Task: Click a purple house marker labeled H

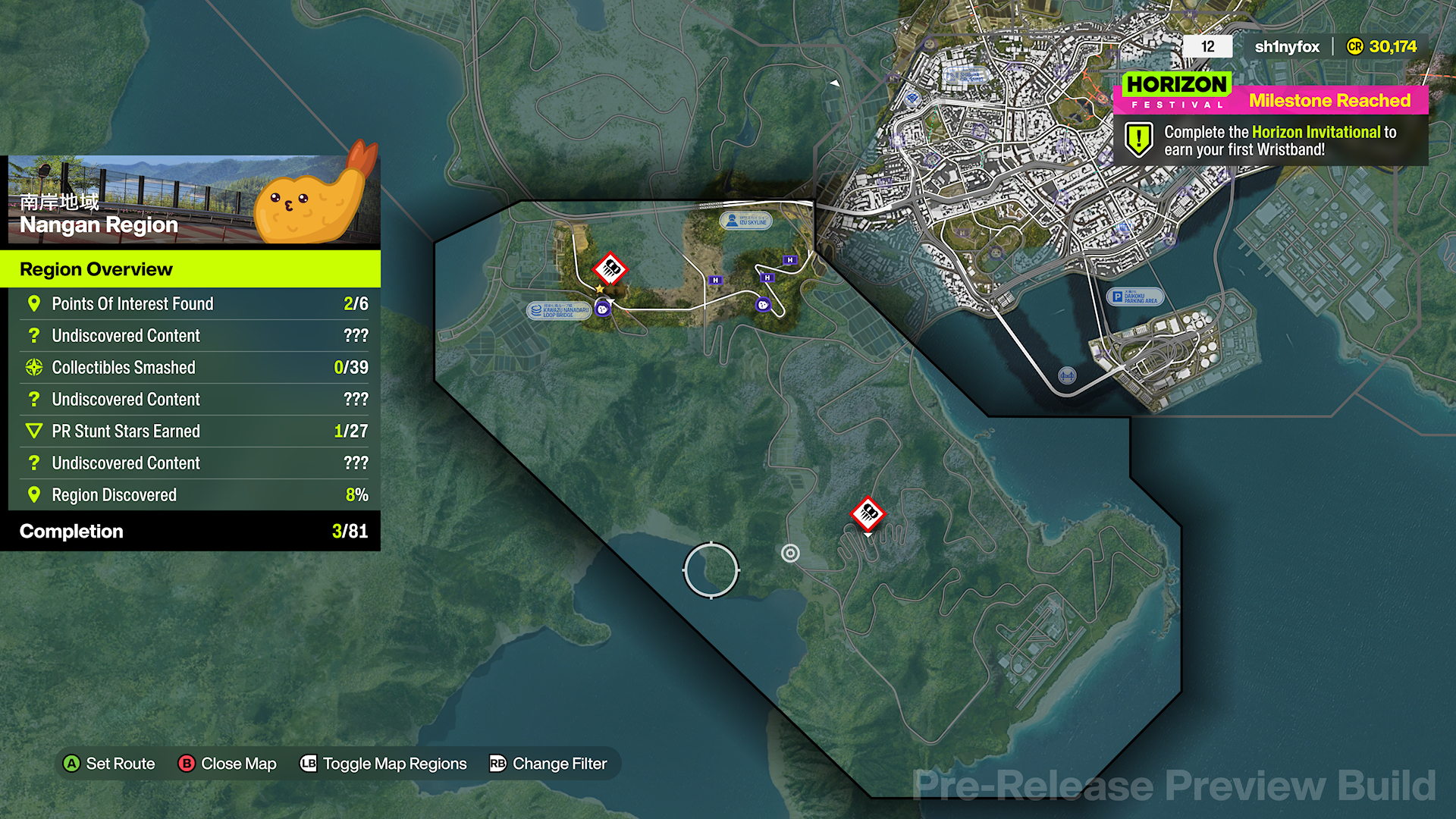Action: [x=716, y=281]
